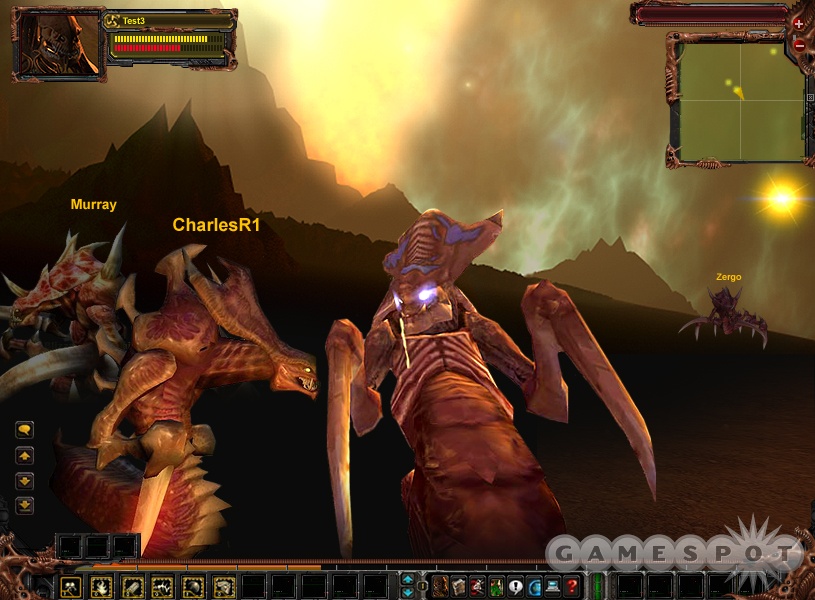This screenshot has height=600, width=815.
Task: Use the flame burst ability icon
Action: coord(101,587)
